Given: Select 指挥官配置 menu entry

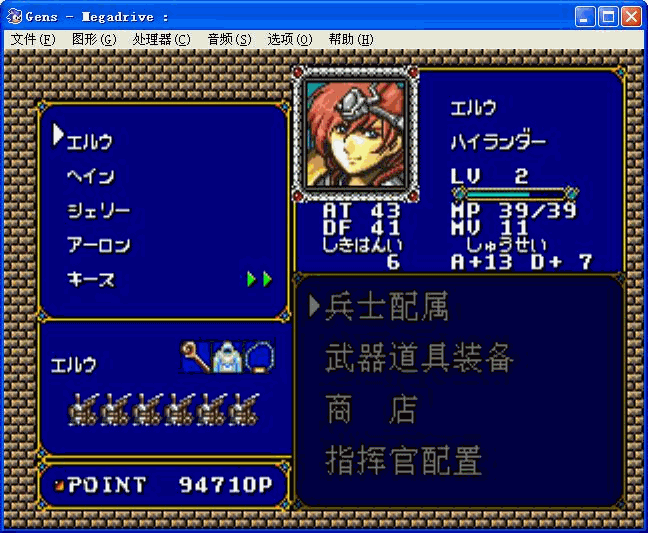Looking at the screenshot, I should click(x=403, y=460).
